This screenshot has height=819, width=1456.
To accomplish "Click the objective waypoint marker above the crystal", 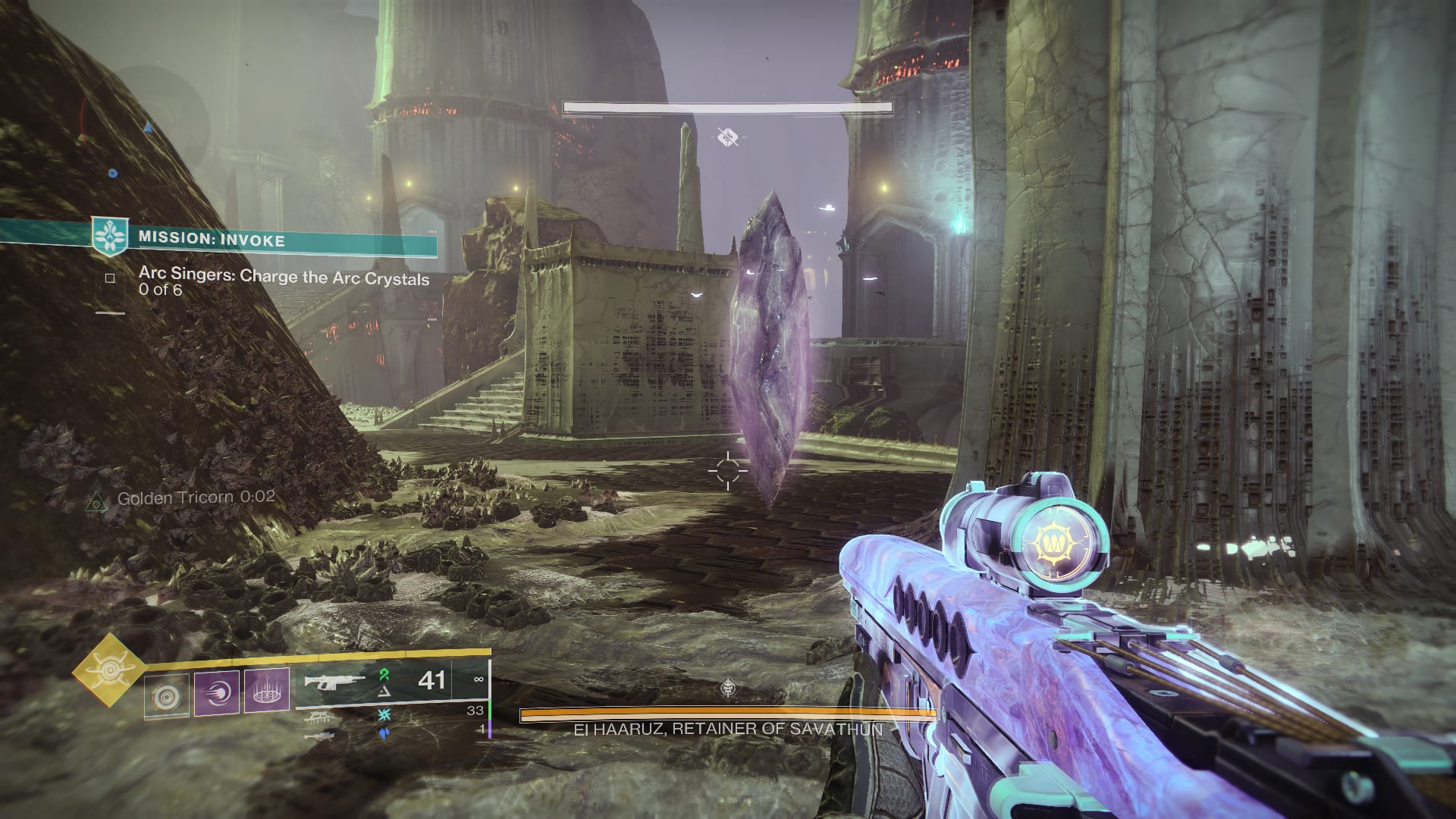I will pyautogui.click(x=728, y=137).
